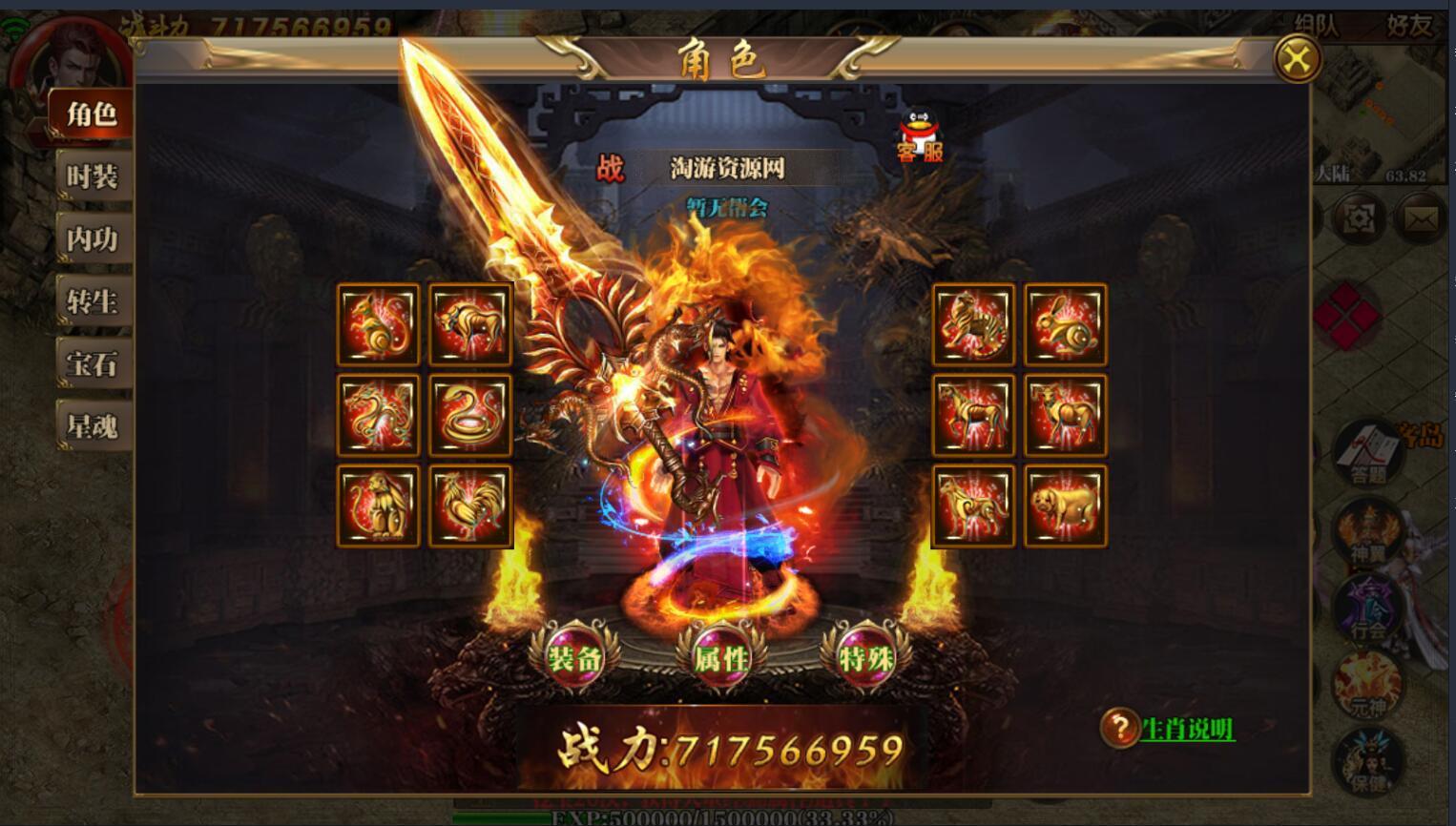This screenshot has height=826, width=1456.
Task: Switch to the 宝石 tab
Action: pos(93,363)
